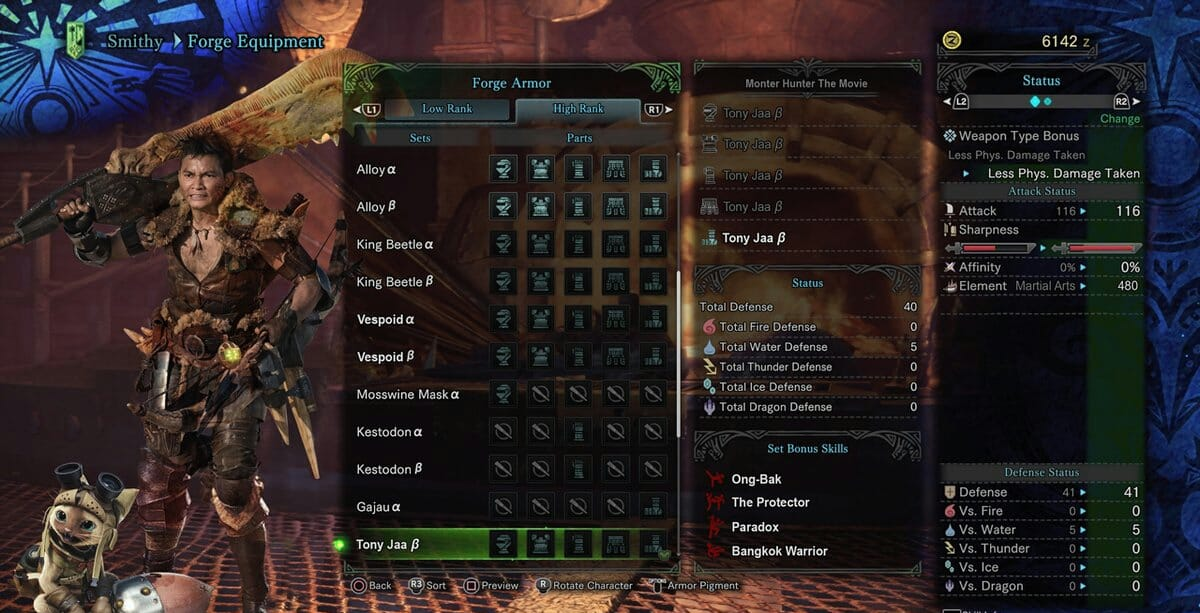Select the Kestodon β set
This screenshot has width=1200, height=613.
coord(389,469)
